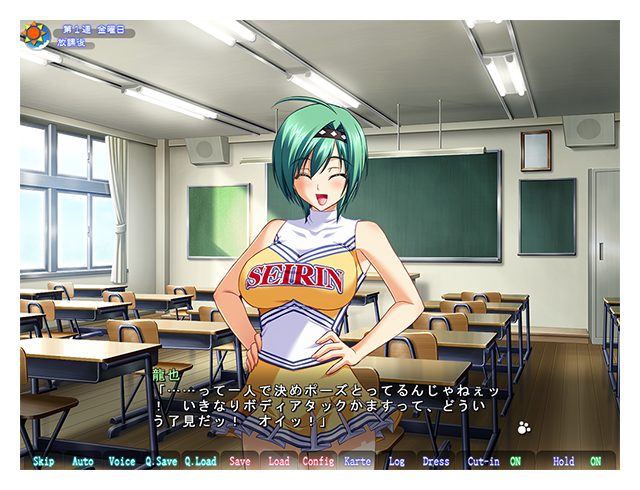
Task: Toggle the Cut-in ON setting
Action: point(515,461)
